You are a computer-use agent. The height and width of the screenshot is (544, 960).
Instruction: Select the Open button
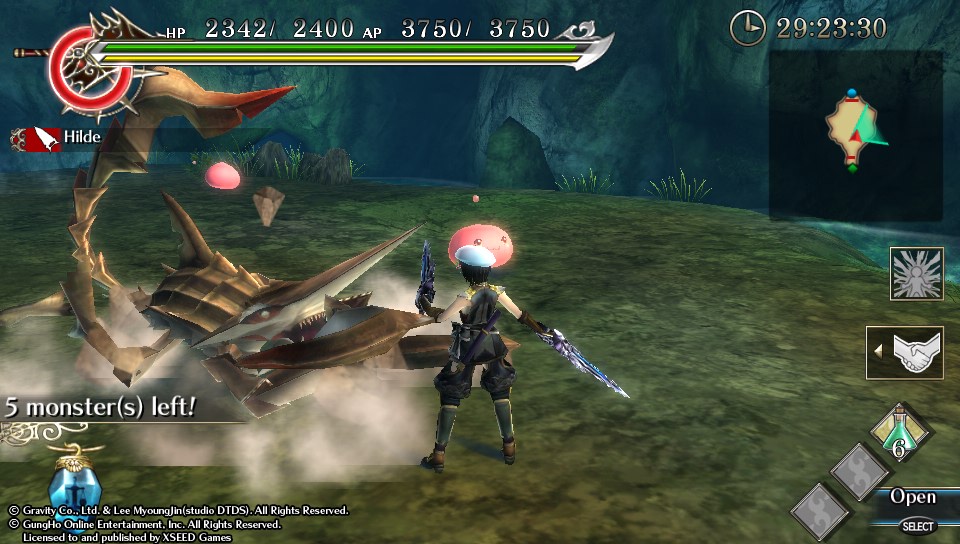coord(913,497)
